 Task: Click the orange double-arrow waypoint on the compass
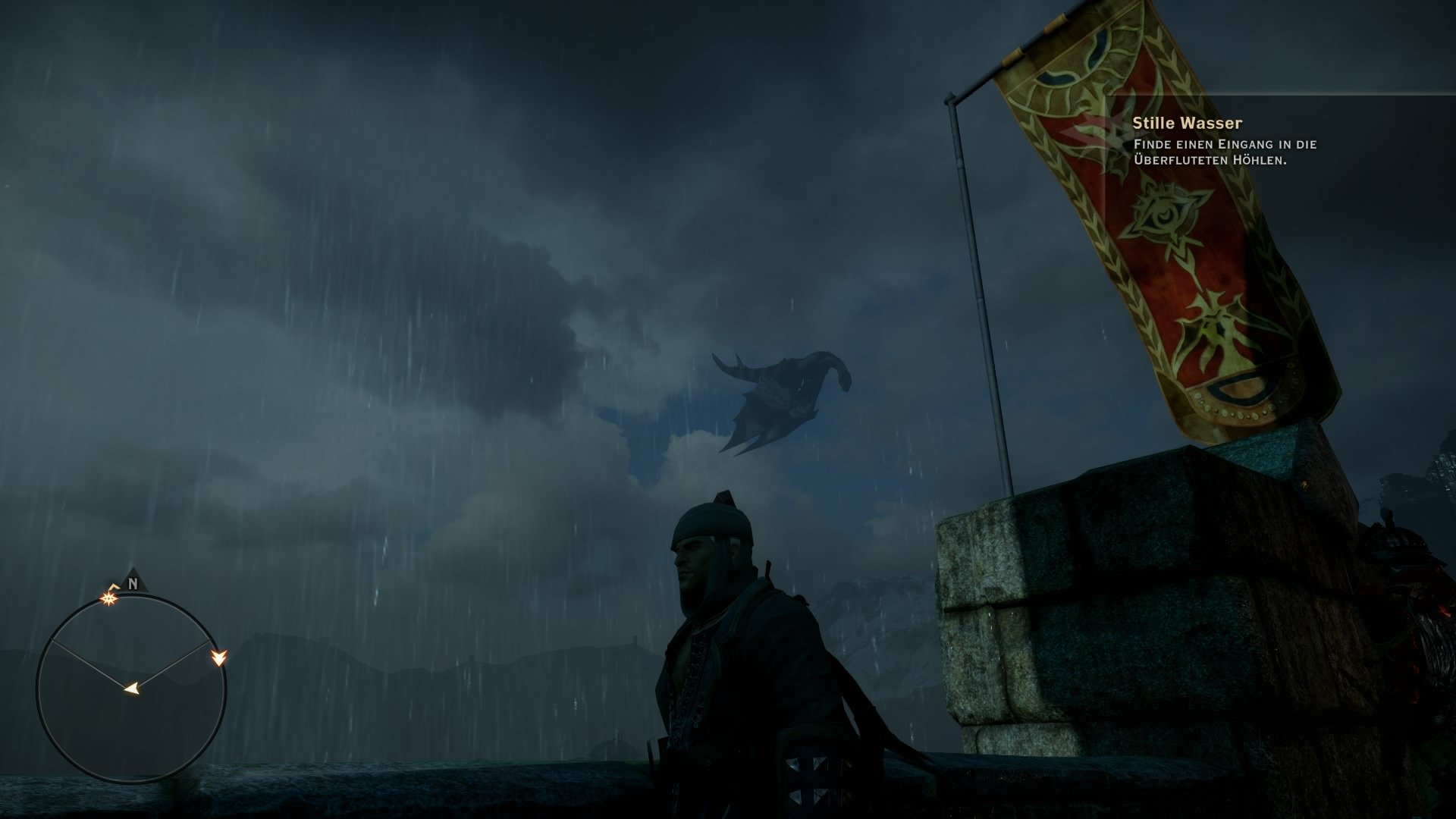(x=220, y=658)
